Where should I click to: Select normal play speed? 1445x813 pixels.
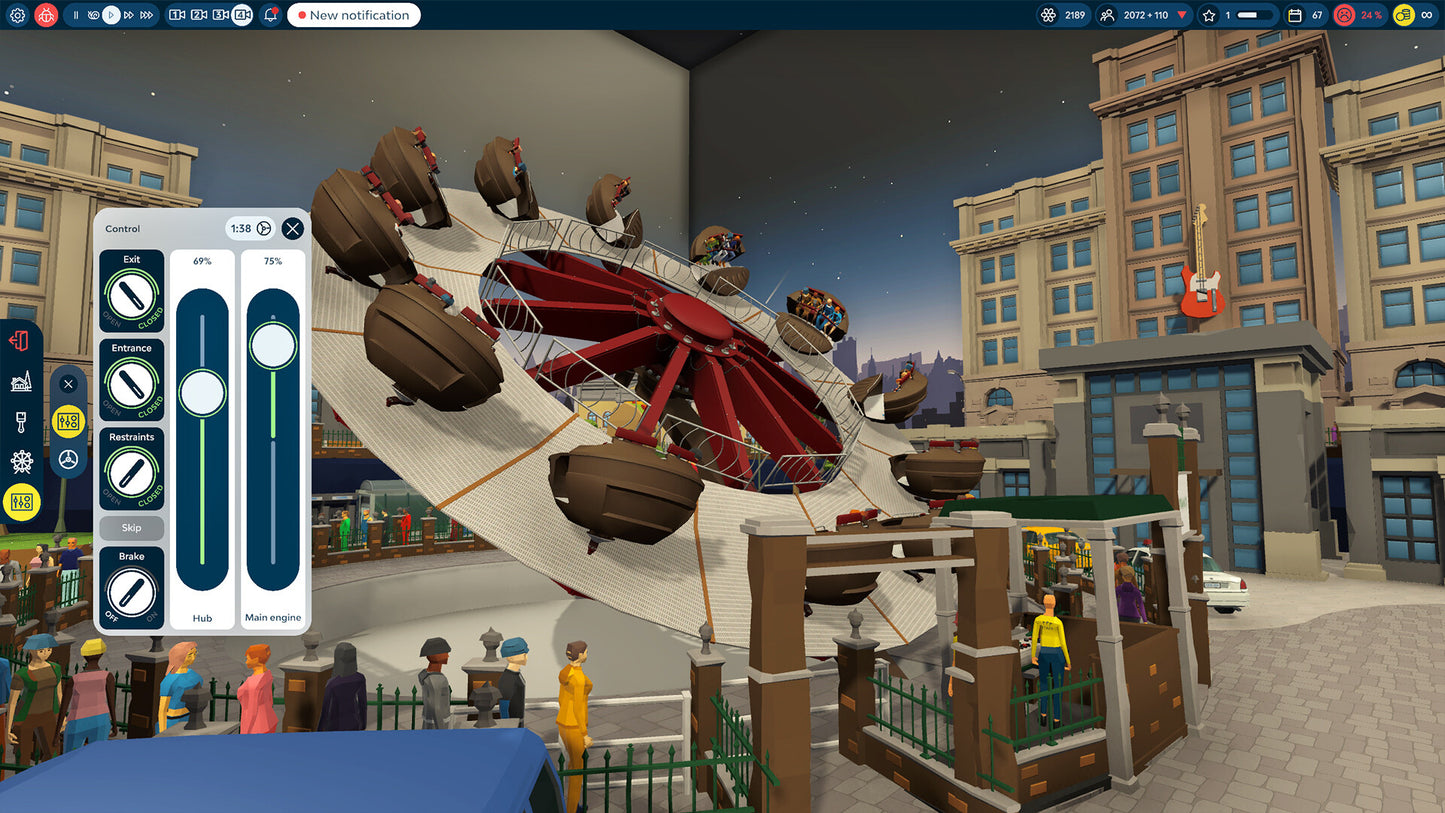(112, 15)
